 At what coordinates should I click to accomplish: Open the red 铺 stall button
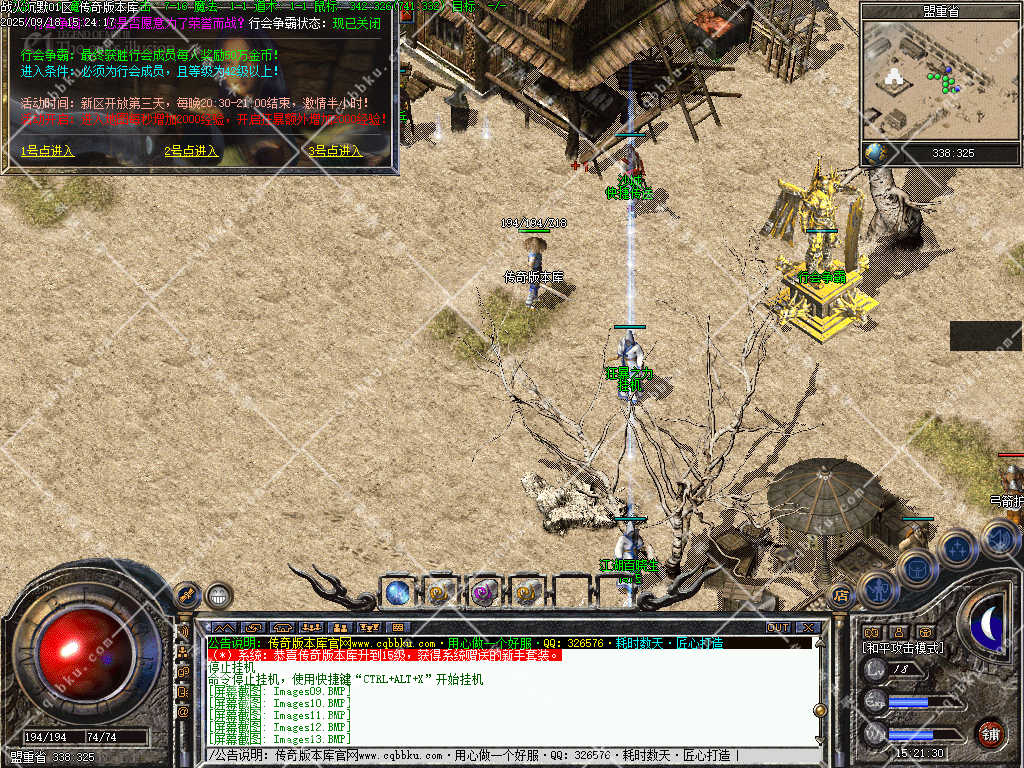coord(990,733)
